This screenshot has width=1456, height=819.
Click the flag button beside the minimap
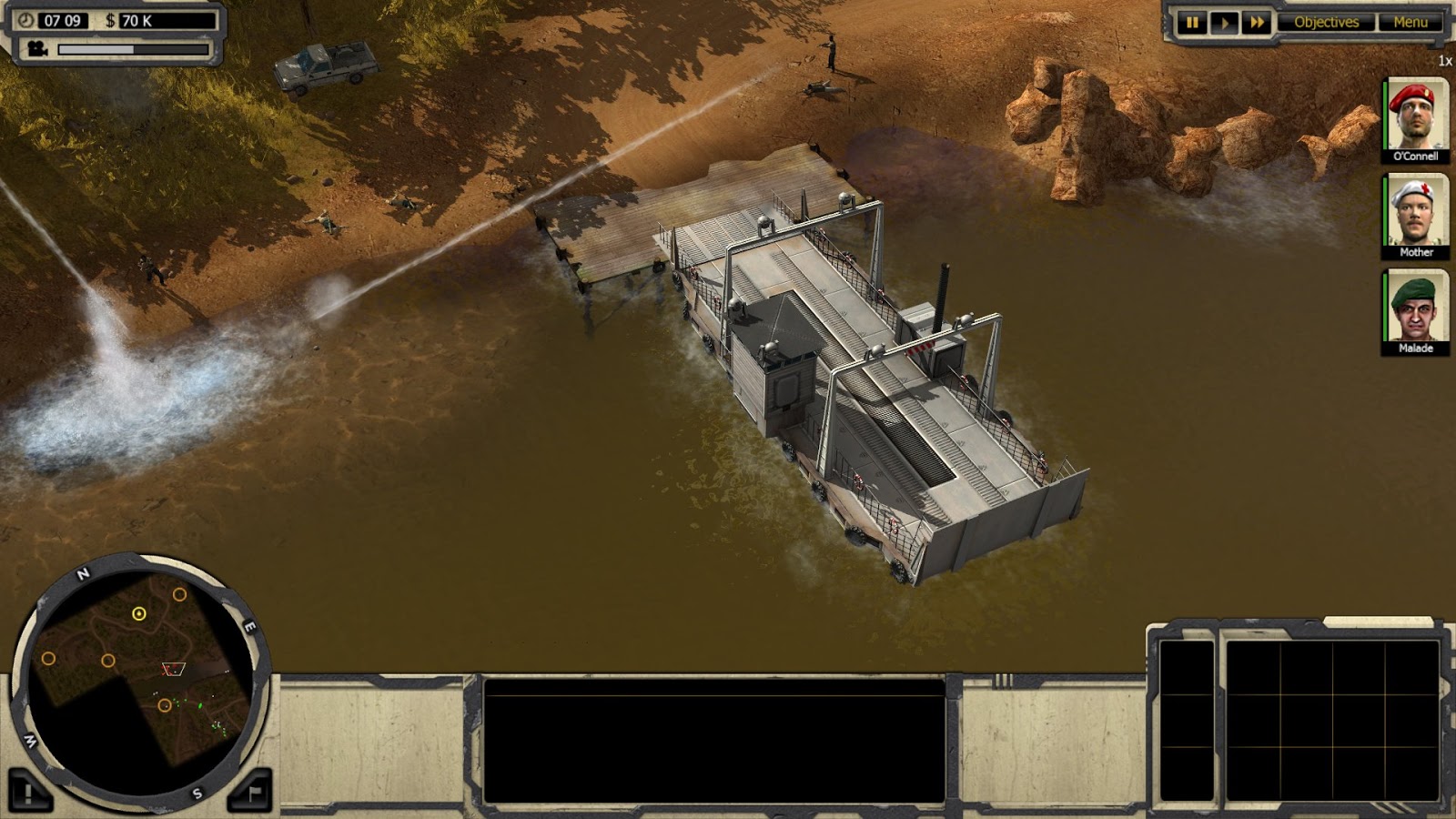(x=253, y=789)
